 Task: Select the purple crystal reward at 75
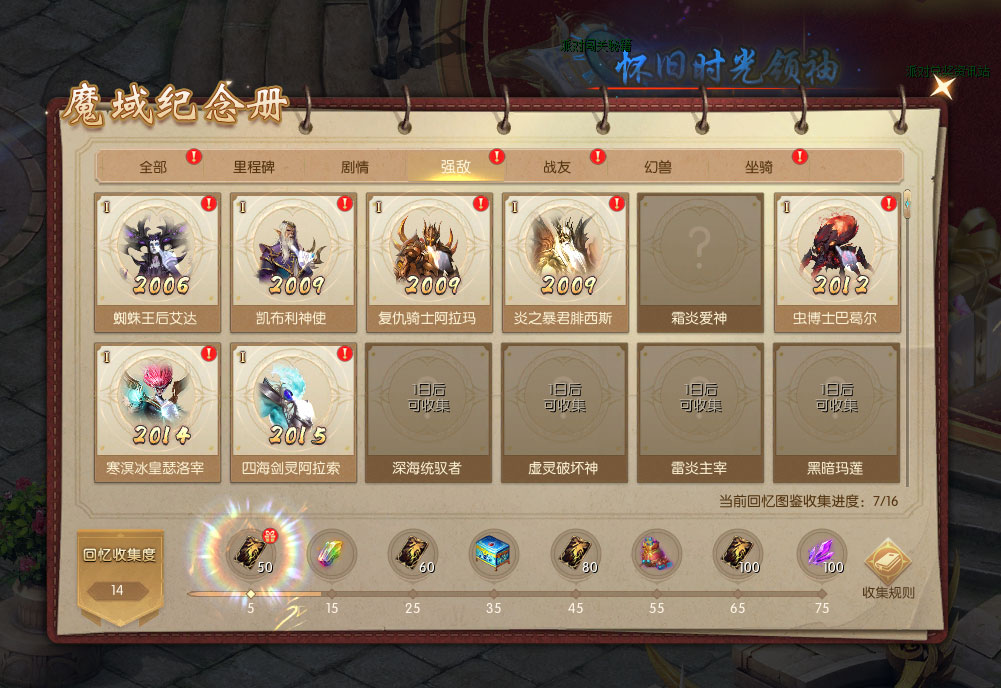pos(821,553)
